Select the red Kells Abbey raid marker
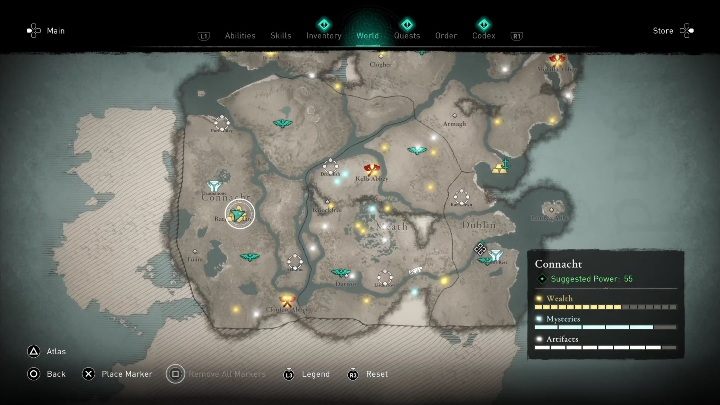720x405 pixels. pos(372,170)
